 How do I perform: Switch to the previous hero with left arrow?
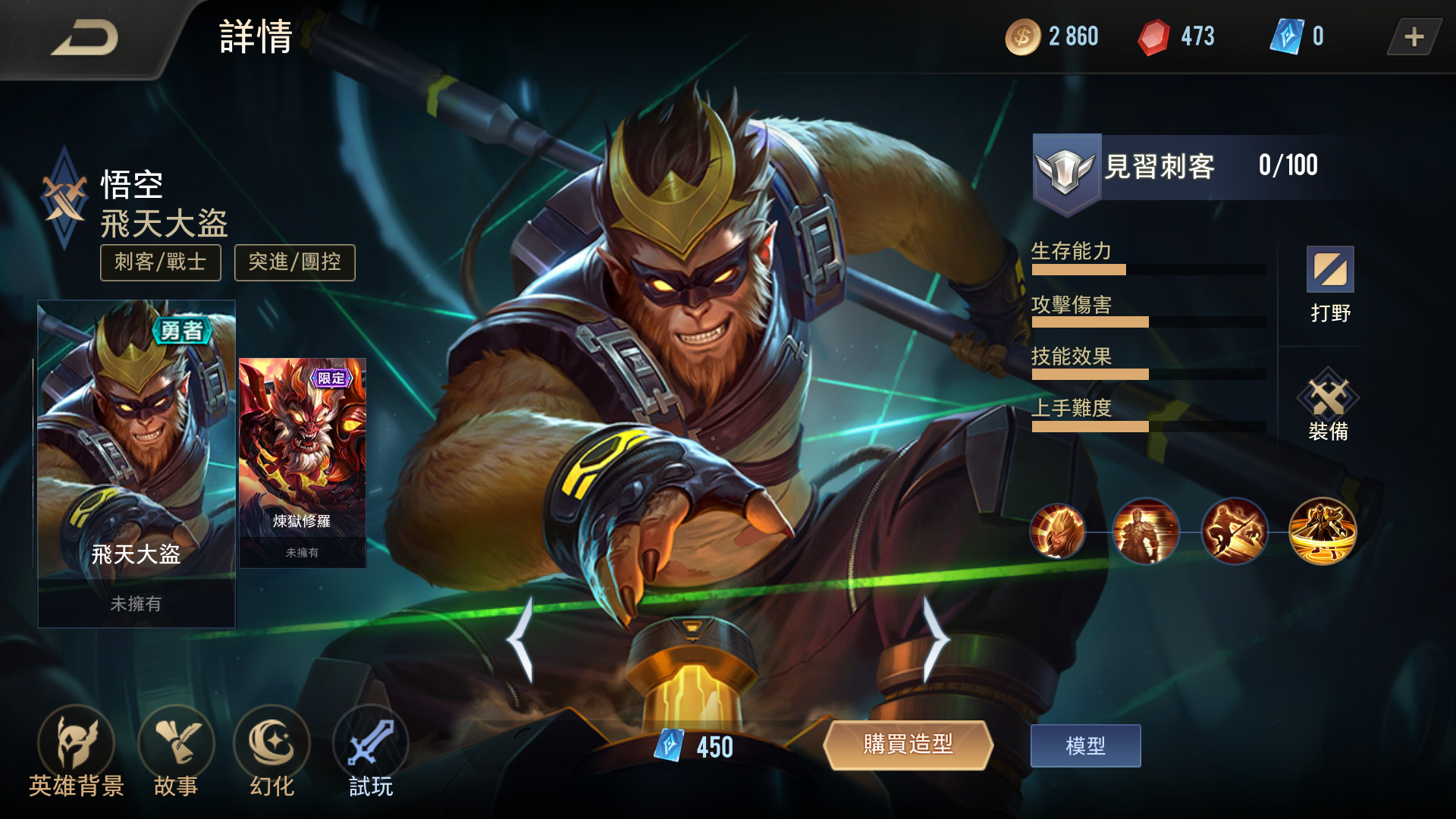pyautogui.click(x=522, y=639)
